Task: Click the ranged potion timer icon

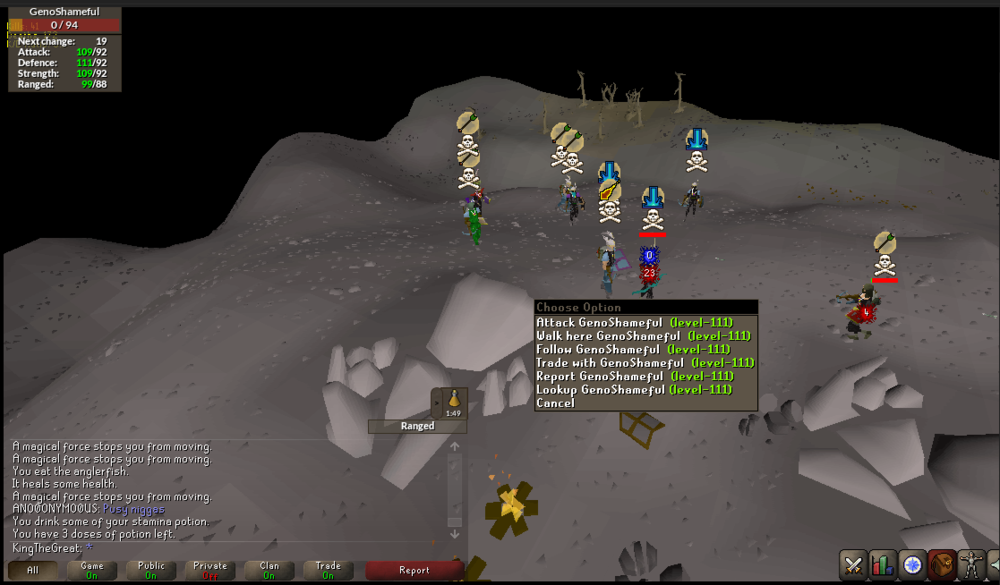Action: 451,402
